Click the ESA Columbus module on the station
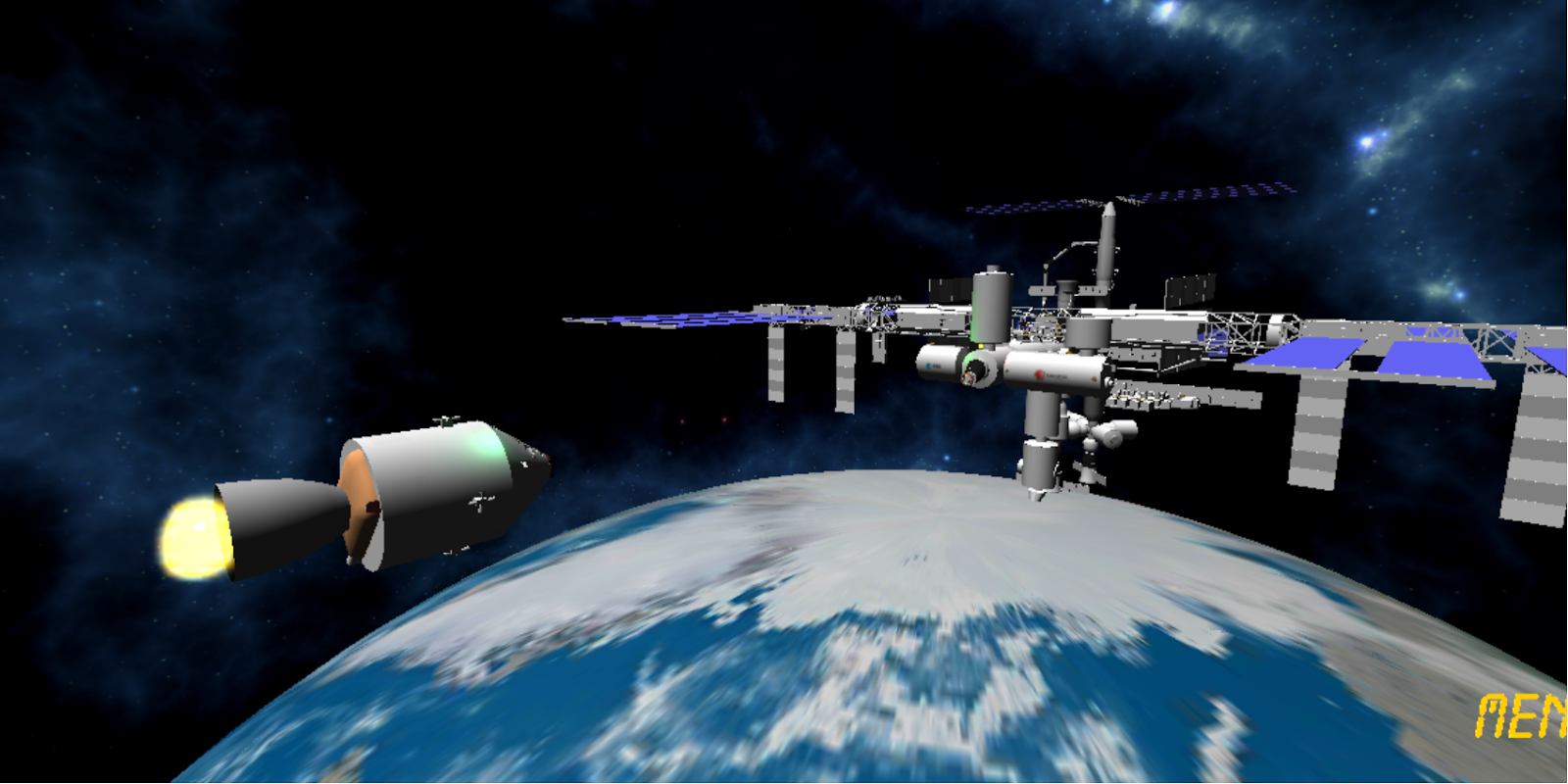1568x784 pixels. coord(931,365)
